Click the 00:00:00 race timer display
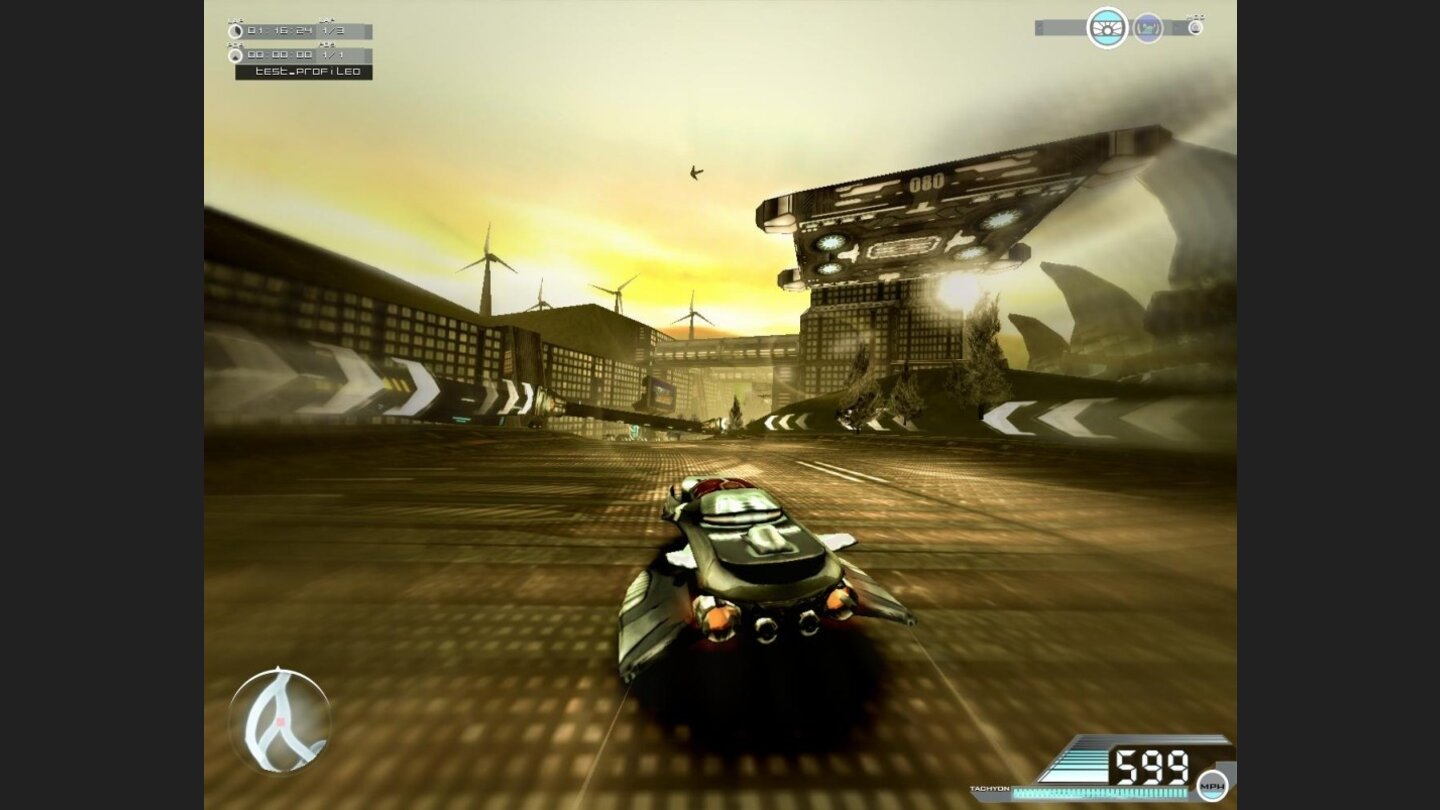The width and height of the screenshot is (1440, 810). 279,54
